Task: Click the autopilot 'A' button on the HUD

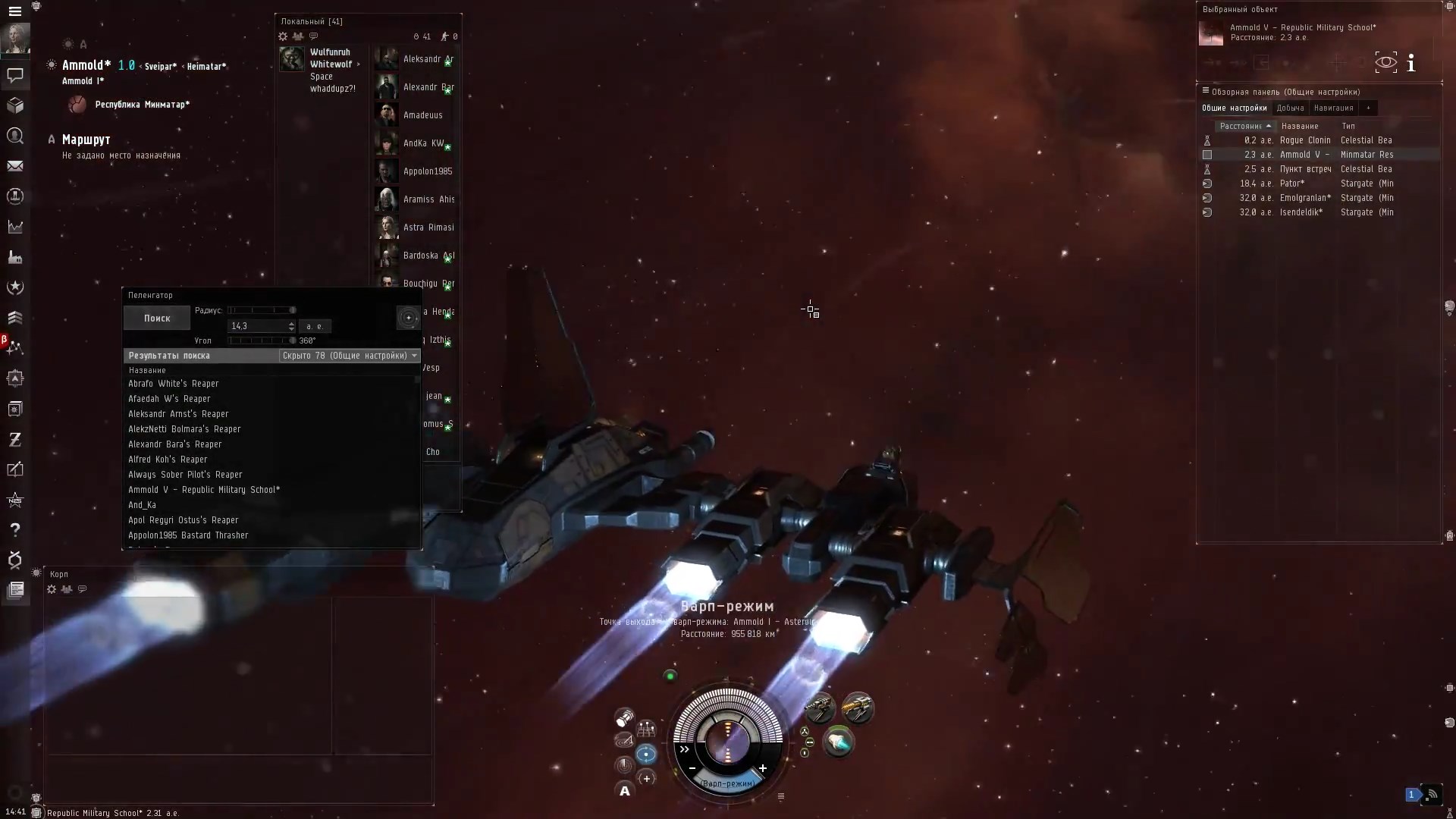Action: pyautogui.click(x=624, y=790)
